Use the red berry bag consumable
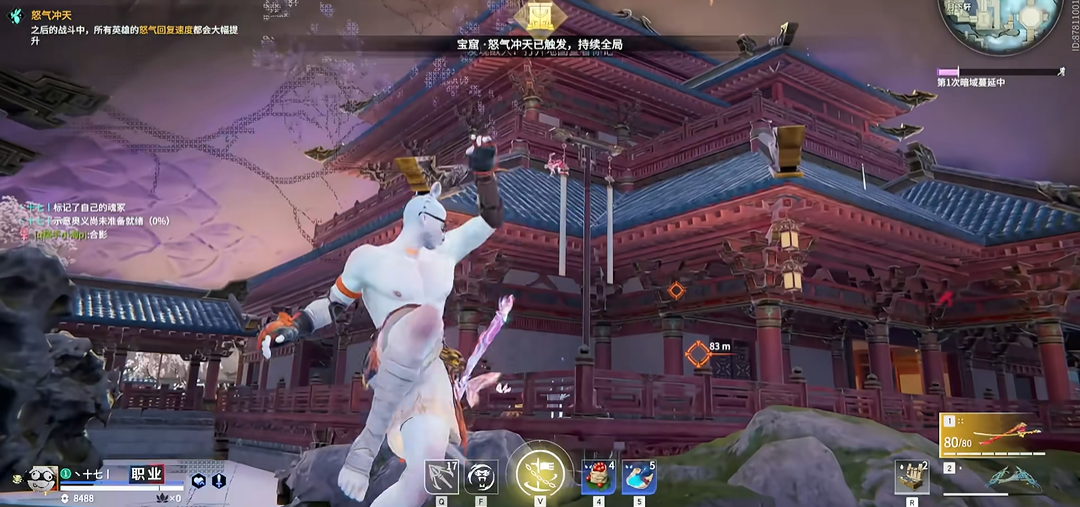This screenshot has height=507, width=1080. point(597,477)
